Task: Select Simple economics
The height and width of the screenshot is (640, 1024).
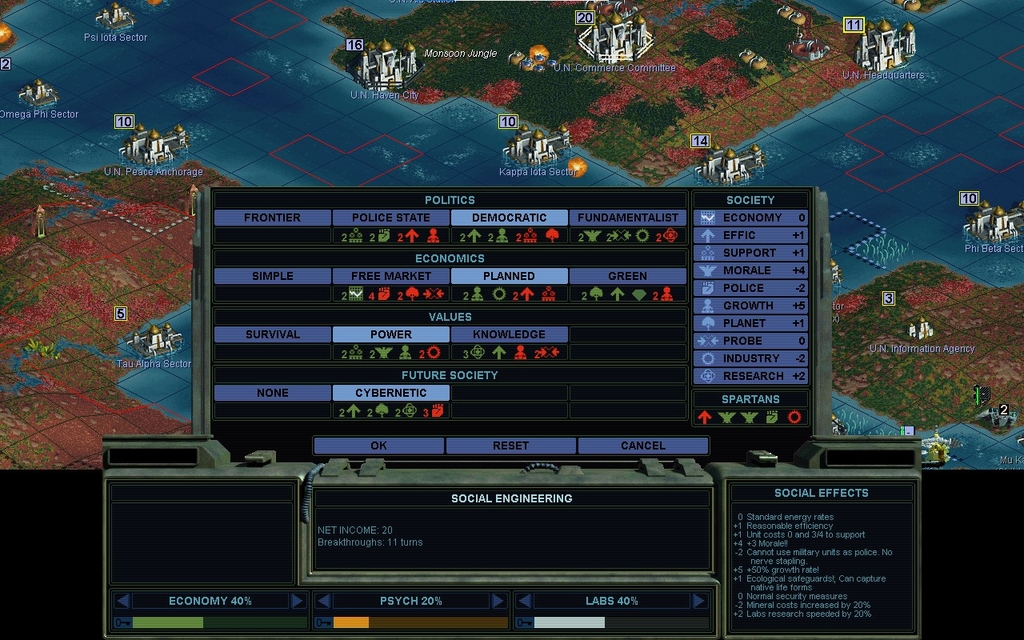Action: point(272,276)
